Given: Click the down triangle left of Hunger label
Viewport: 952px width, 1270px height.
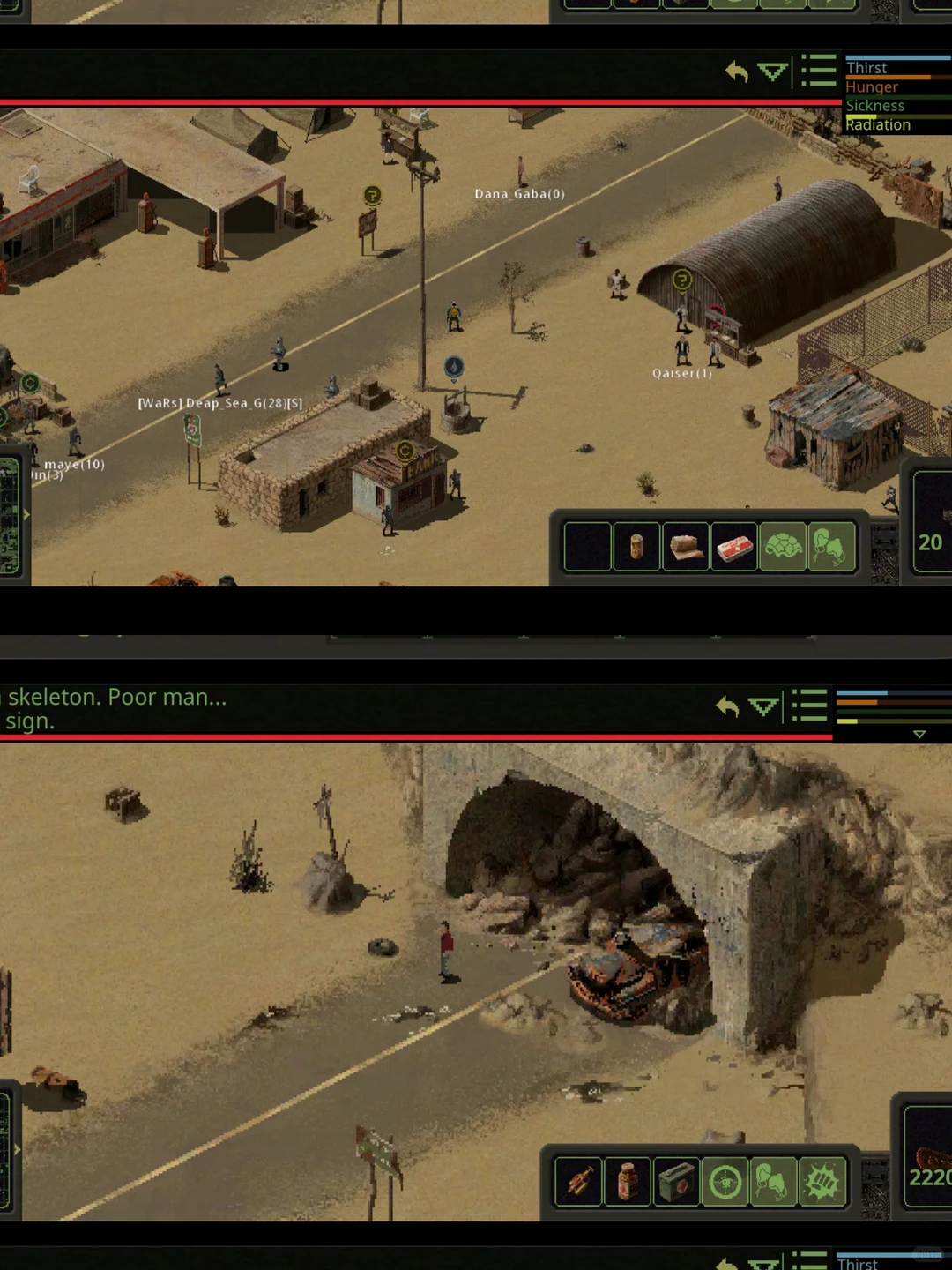Looking at the screenshot, I should click(x=773, y=72).
